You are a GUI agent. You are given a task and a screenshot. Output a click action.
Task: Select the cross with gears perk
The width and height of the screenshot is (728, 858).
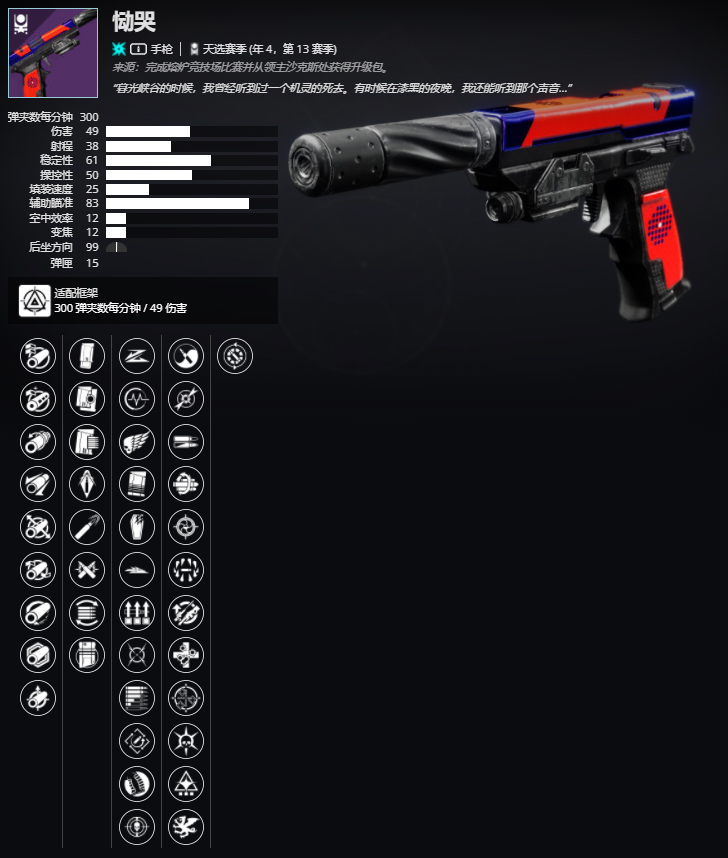point(186,656)
